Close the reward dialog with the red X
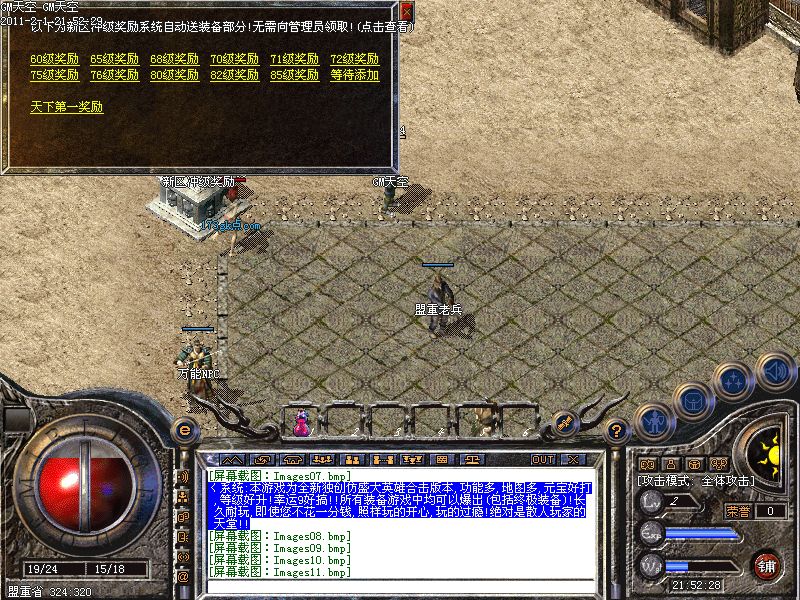Viewport: 800px width, 600px height. pos(405,12)
